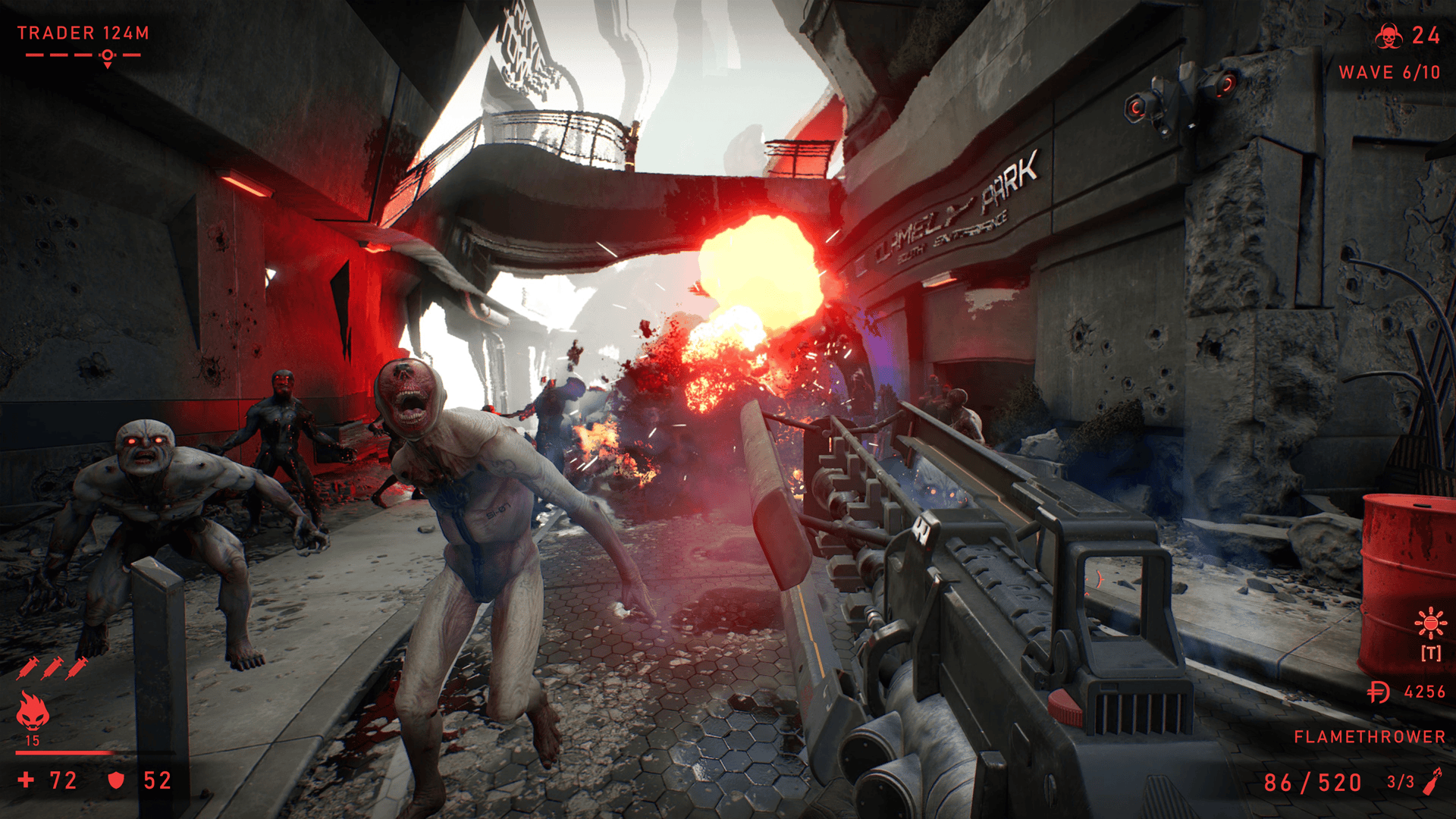Select the flaming skull perk icon
Image resolution: width=1456 pixels, height=819 pixels.
(33, 711)
